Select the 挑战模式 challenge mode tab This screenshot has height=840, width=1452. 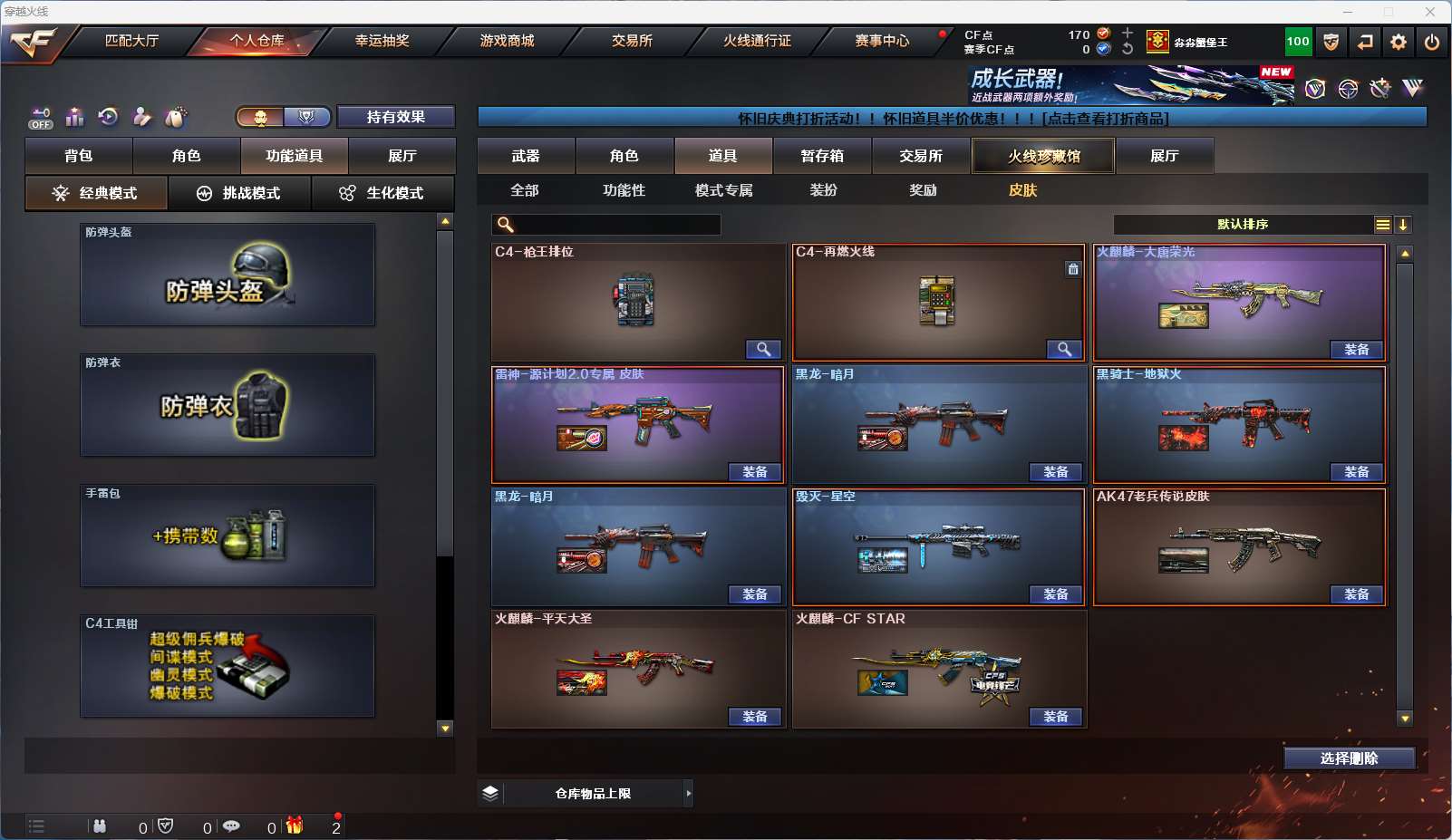coord(240,193)
